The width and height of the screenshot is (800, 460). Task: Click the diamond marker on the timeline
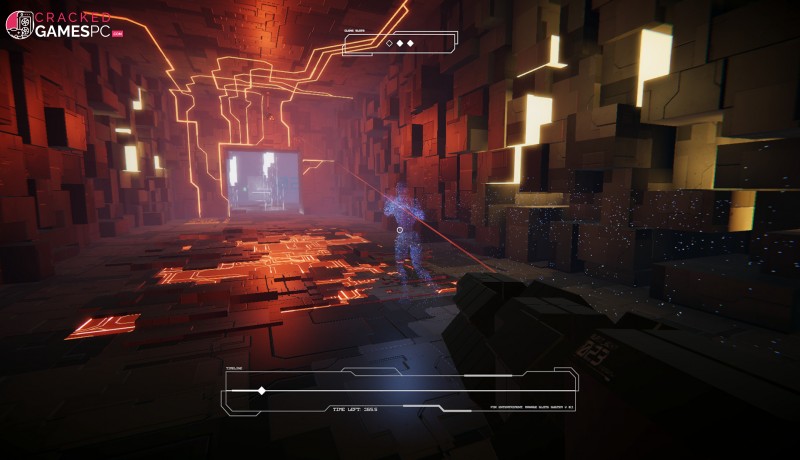[x=262, y=391]
